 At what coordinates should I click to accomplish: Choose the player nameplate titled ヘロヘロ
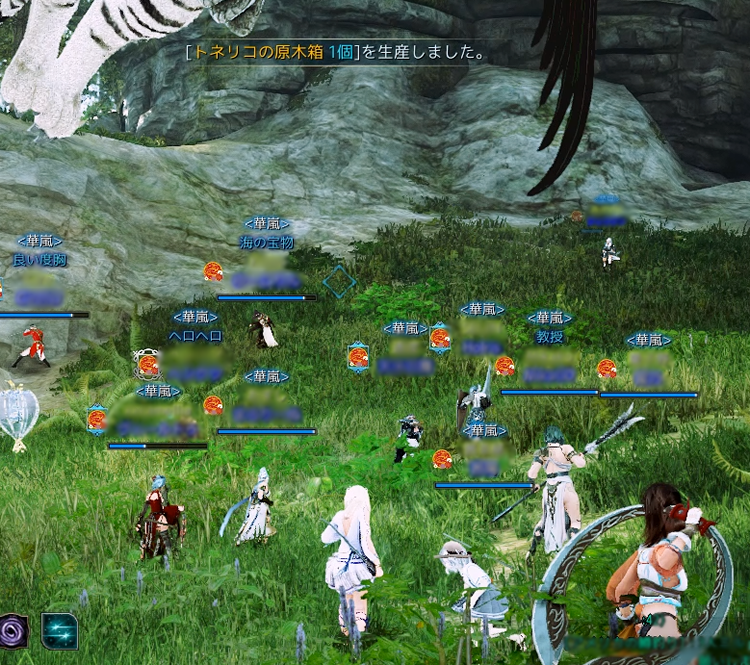[x=195, y=337]
